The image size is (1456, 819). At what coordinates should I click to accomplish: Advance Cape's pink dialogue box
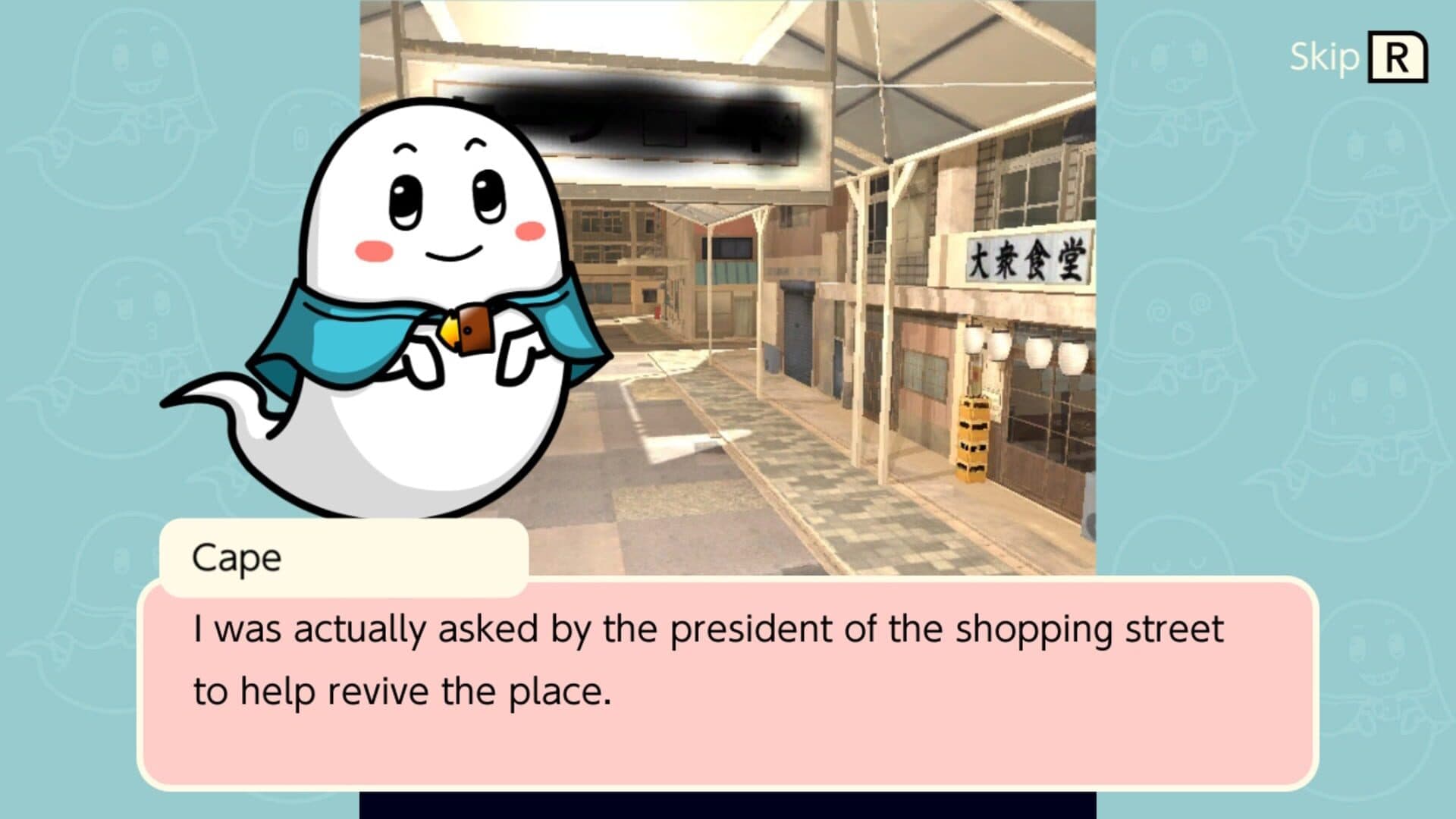click(x=726, y=682)
